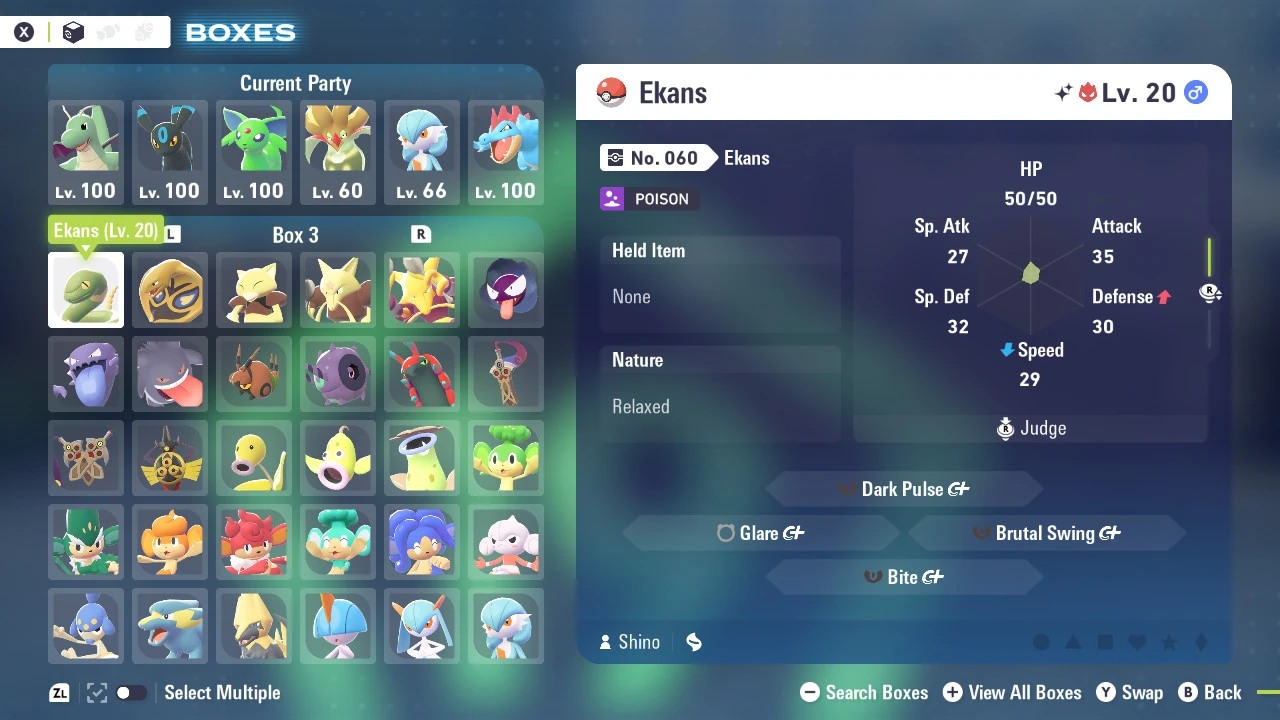Click the male gender symbol for Ekans
Screen dimensions: 1280x720
click(x=1196, y=91)
